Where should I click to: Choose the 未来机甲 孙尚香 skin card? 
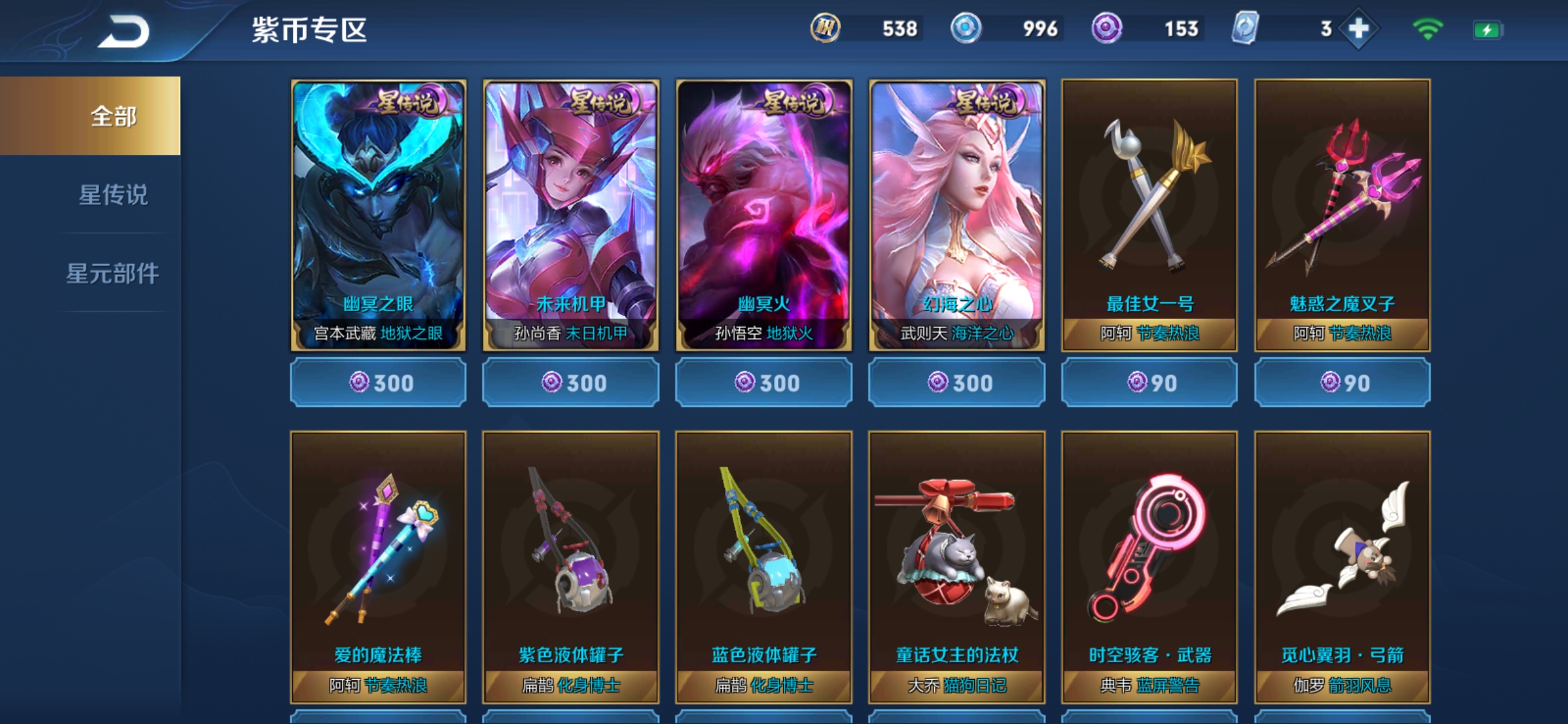pos(571,215)
